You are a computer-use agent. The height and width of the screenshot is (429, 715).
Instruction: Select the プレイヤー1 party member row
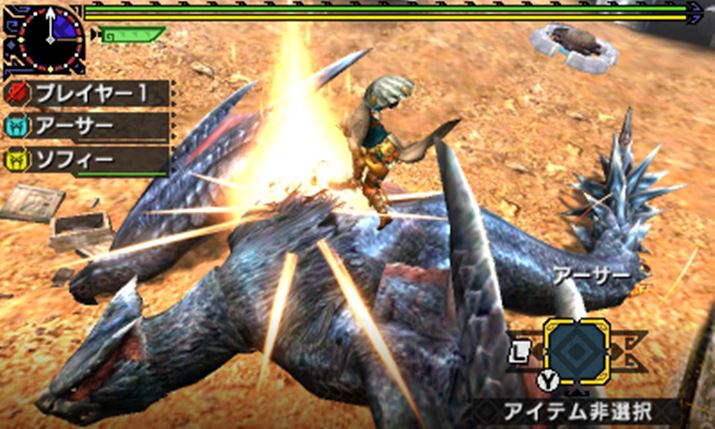tap(90, 94)
